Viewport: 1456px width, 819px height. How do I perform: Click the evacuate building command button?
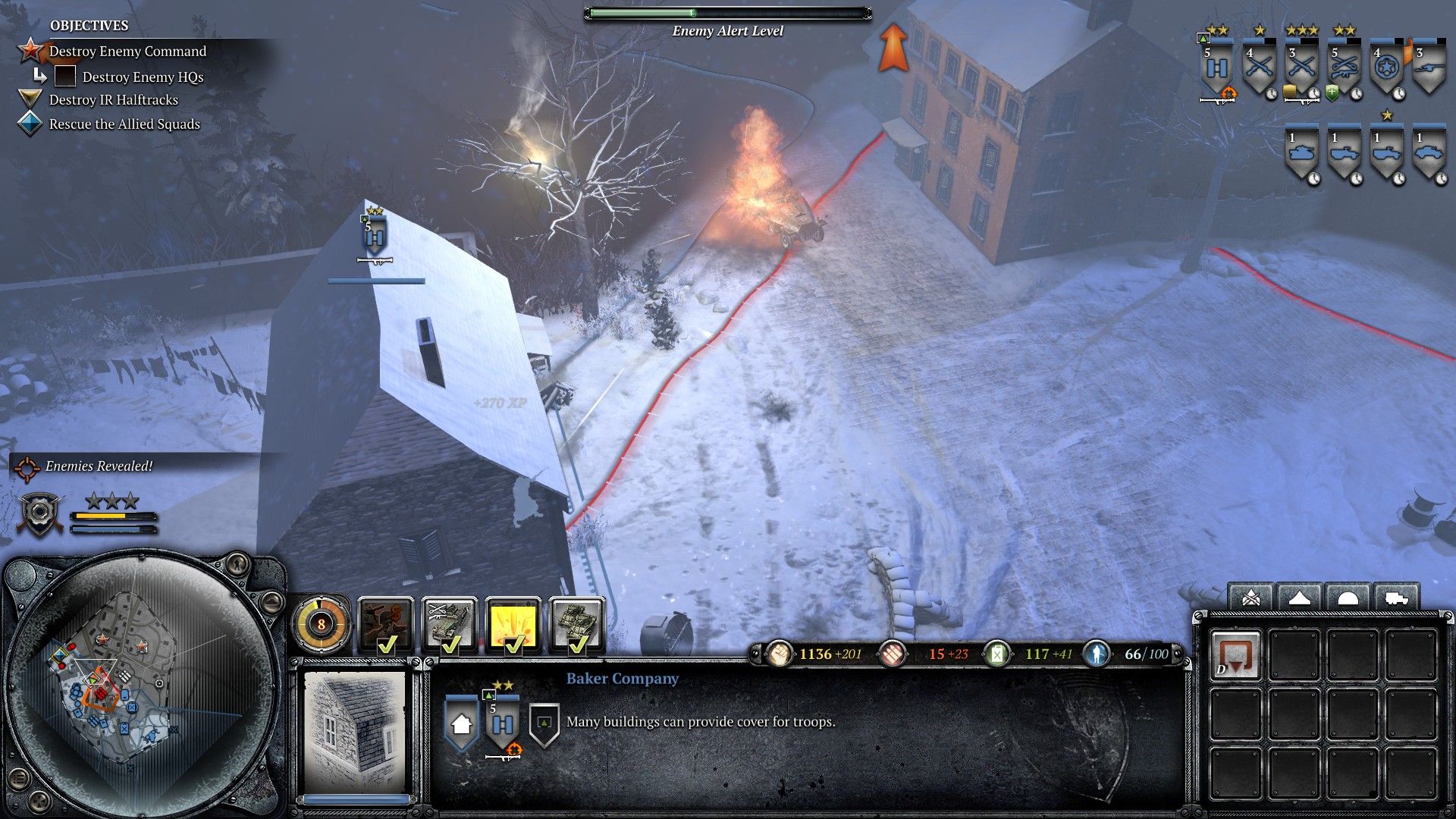click(1235, 655)
